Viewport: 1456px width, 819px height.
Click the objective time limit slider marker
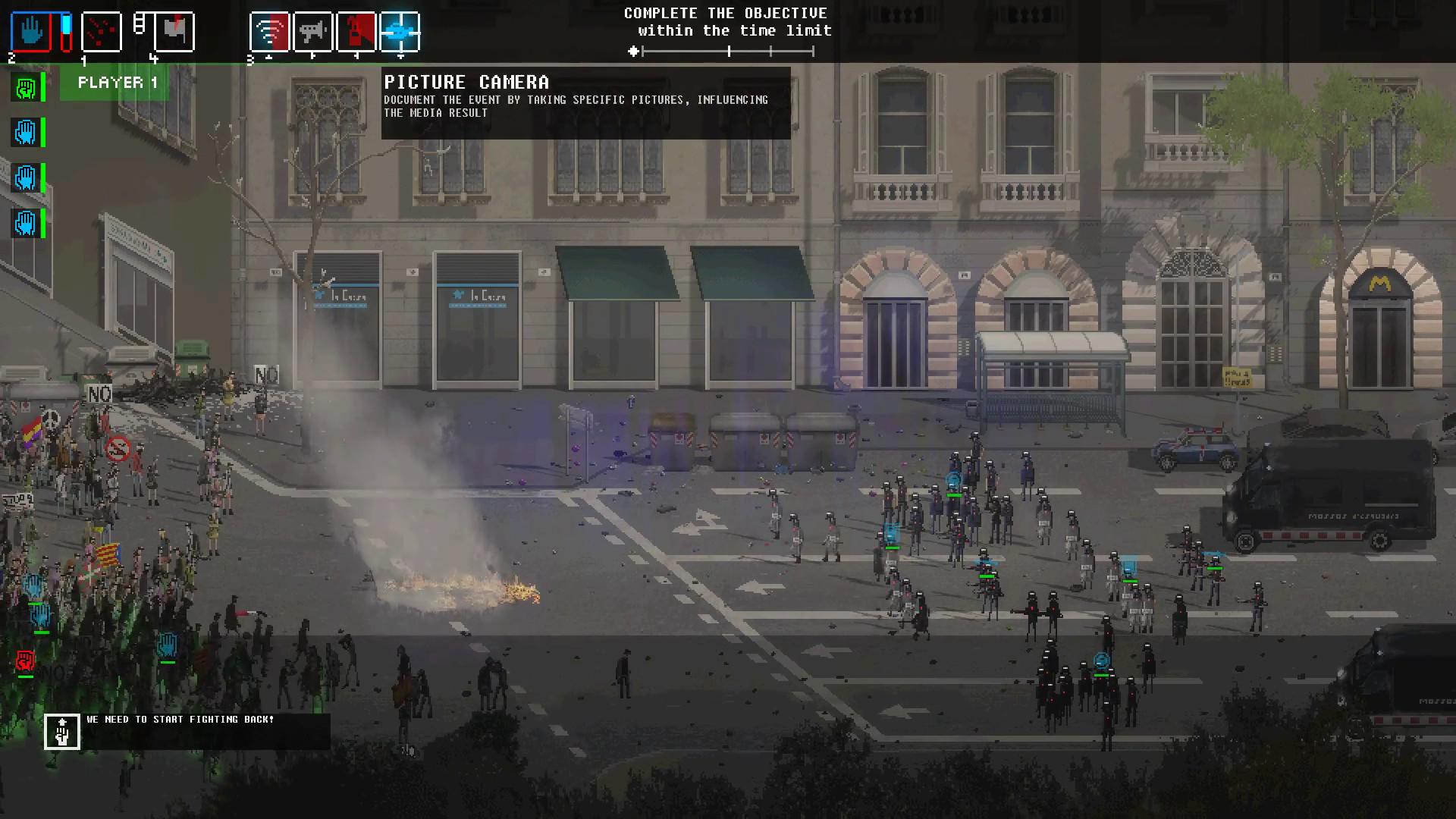(633, 52)
